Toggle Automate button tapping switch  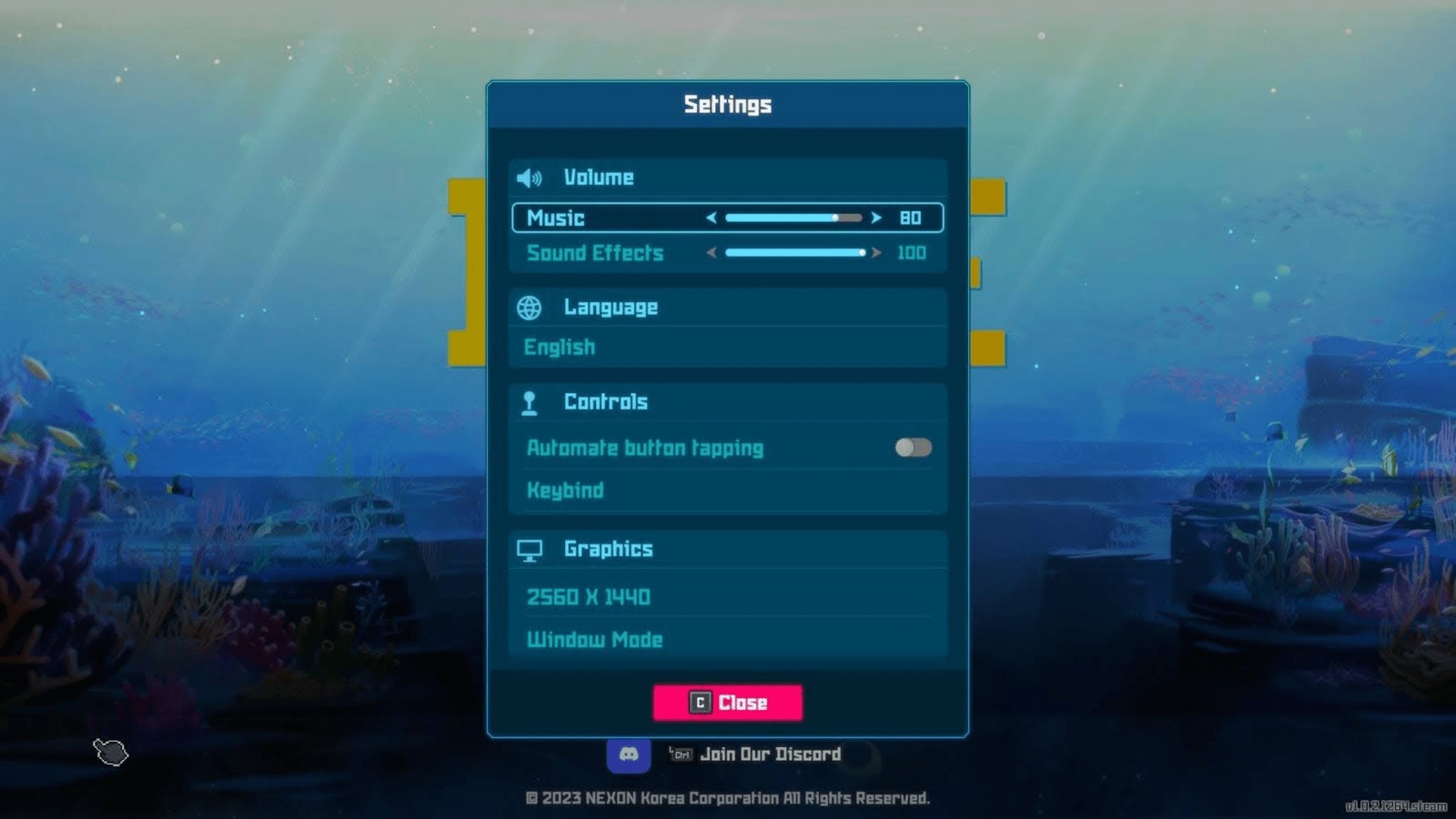pos(913,447)
